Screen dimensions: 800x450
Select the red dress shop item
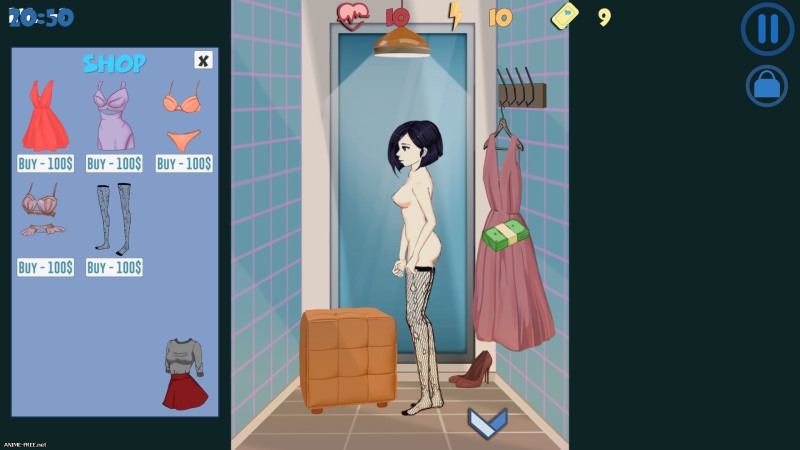(45, 115)
